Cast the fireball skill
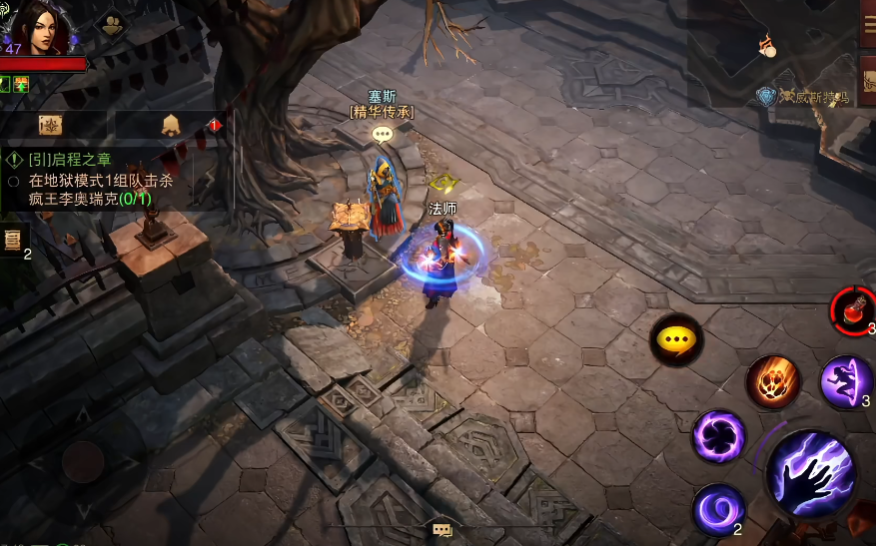 point(773,381)
